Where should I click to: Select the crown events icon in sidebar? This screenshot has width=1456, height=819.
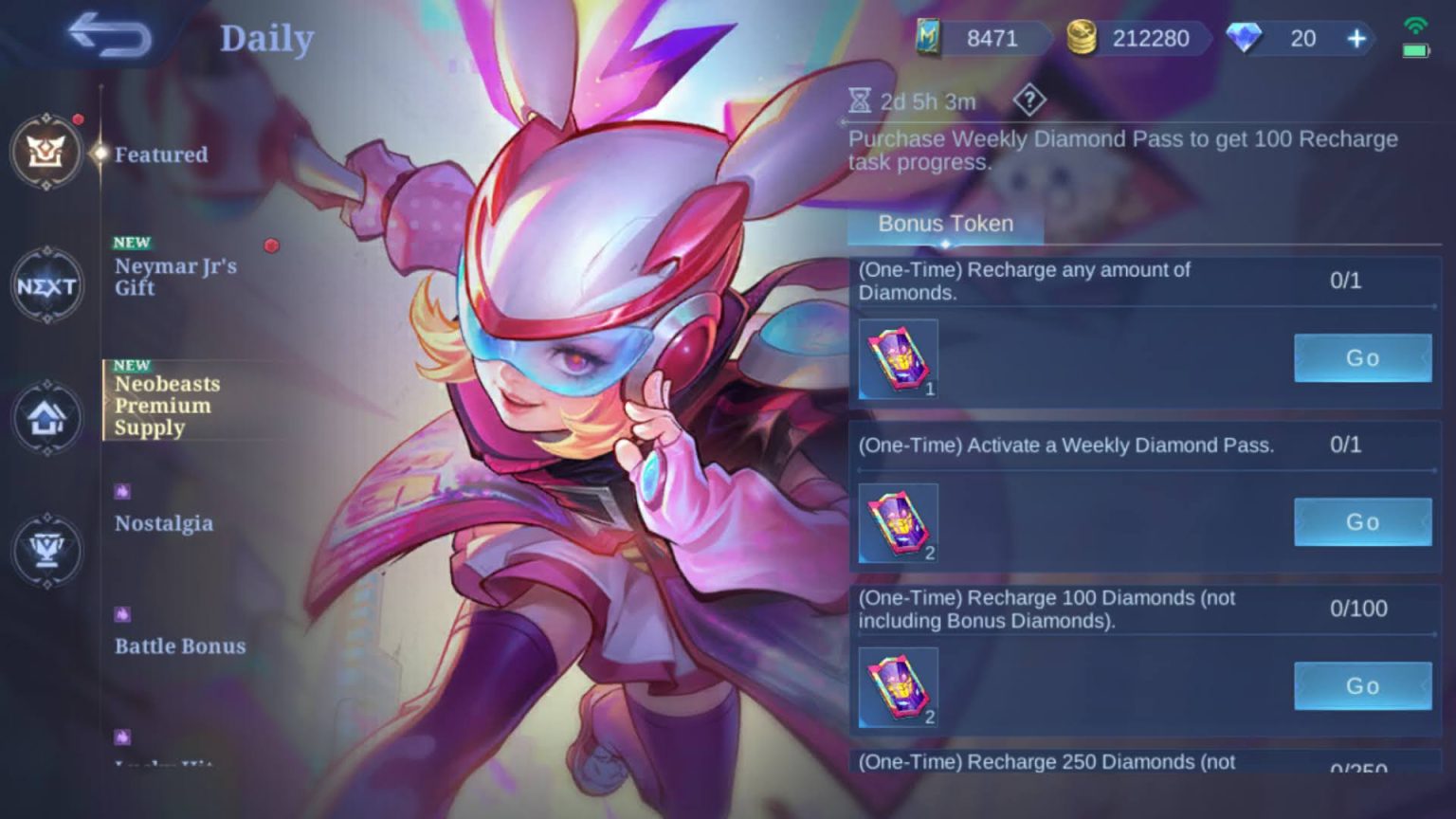pyautogui.click(x=46, y=152)
